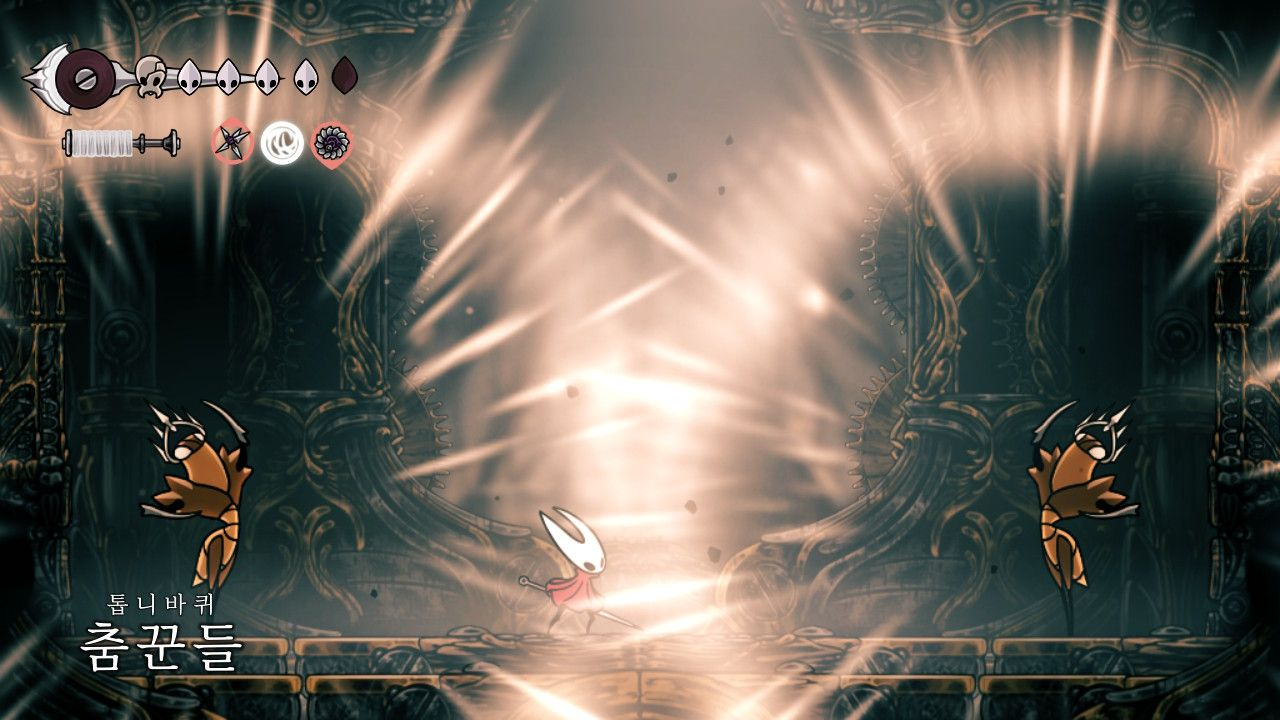
Task: Activate the white swirl silk skill icon
Action: pos(281,143)
